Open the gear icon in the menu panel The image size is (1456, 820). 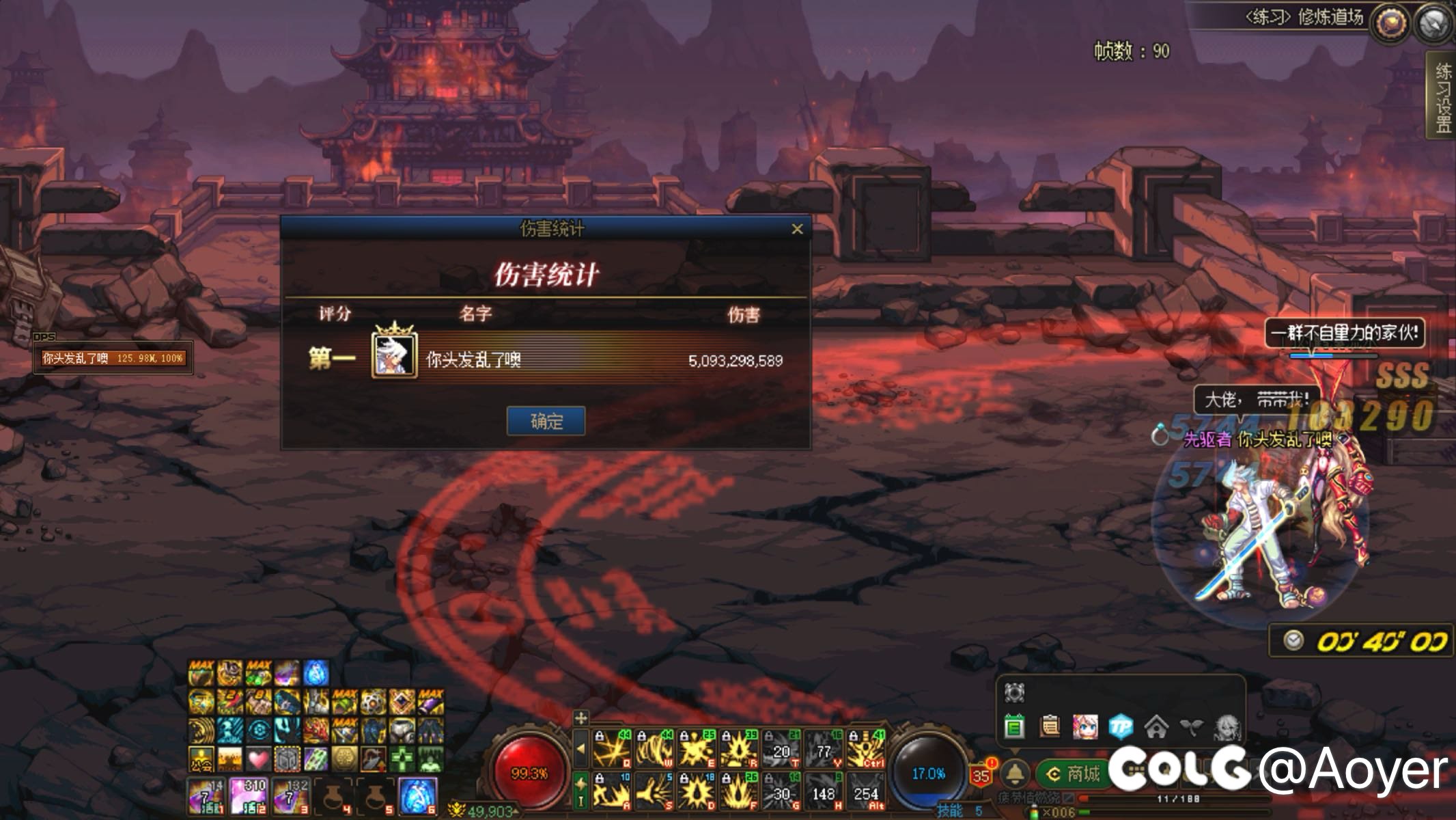(x=1014, y=693)
